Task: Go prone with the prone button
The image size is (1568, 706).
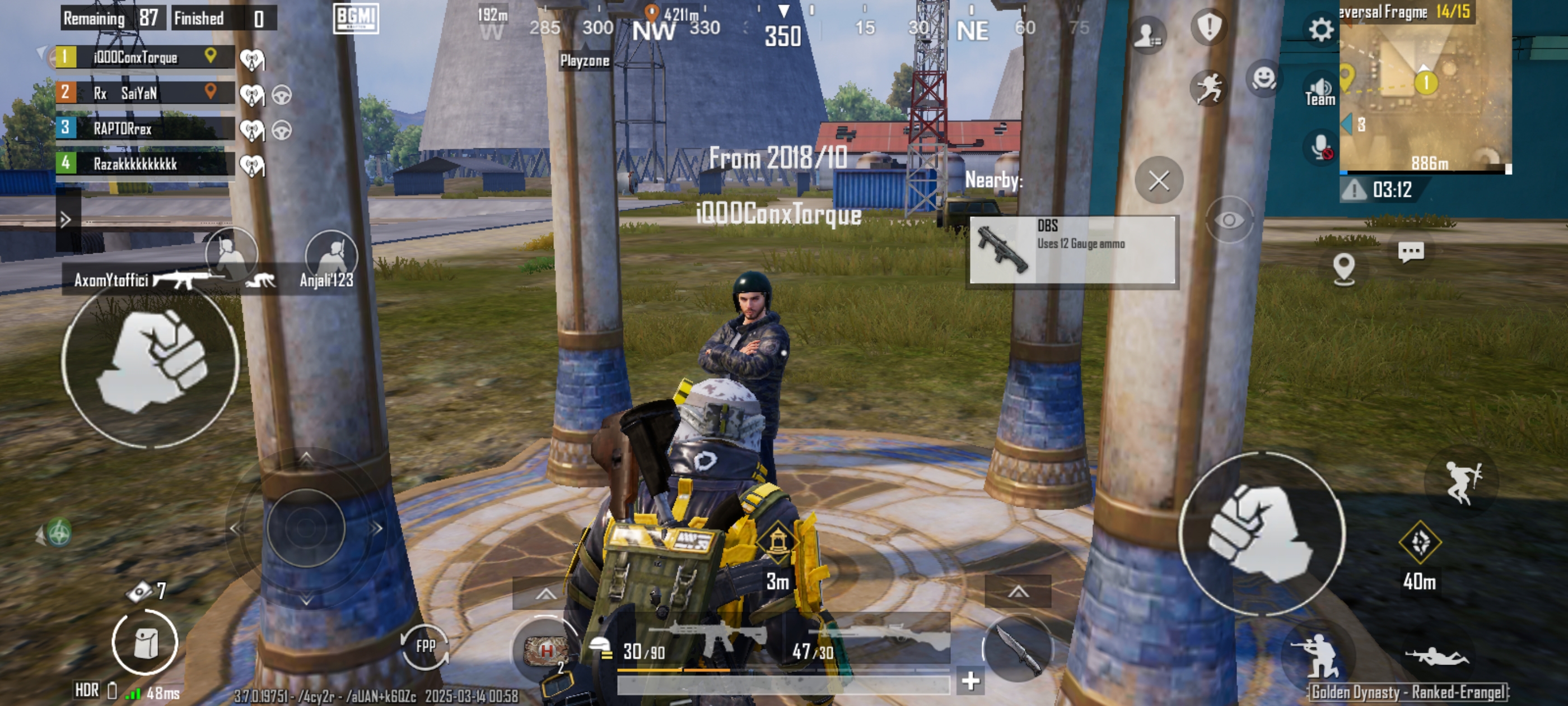Action: (x=1436, y=657)
